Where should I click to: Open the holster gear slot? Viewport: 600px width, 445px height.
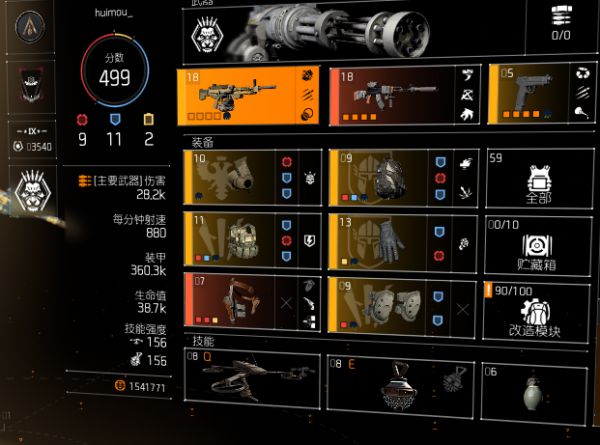click(x=254, y=303)
